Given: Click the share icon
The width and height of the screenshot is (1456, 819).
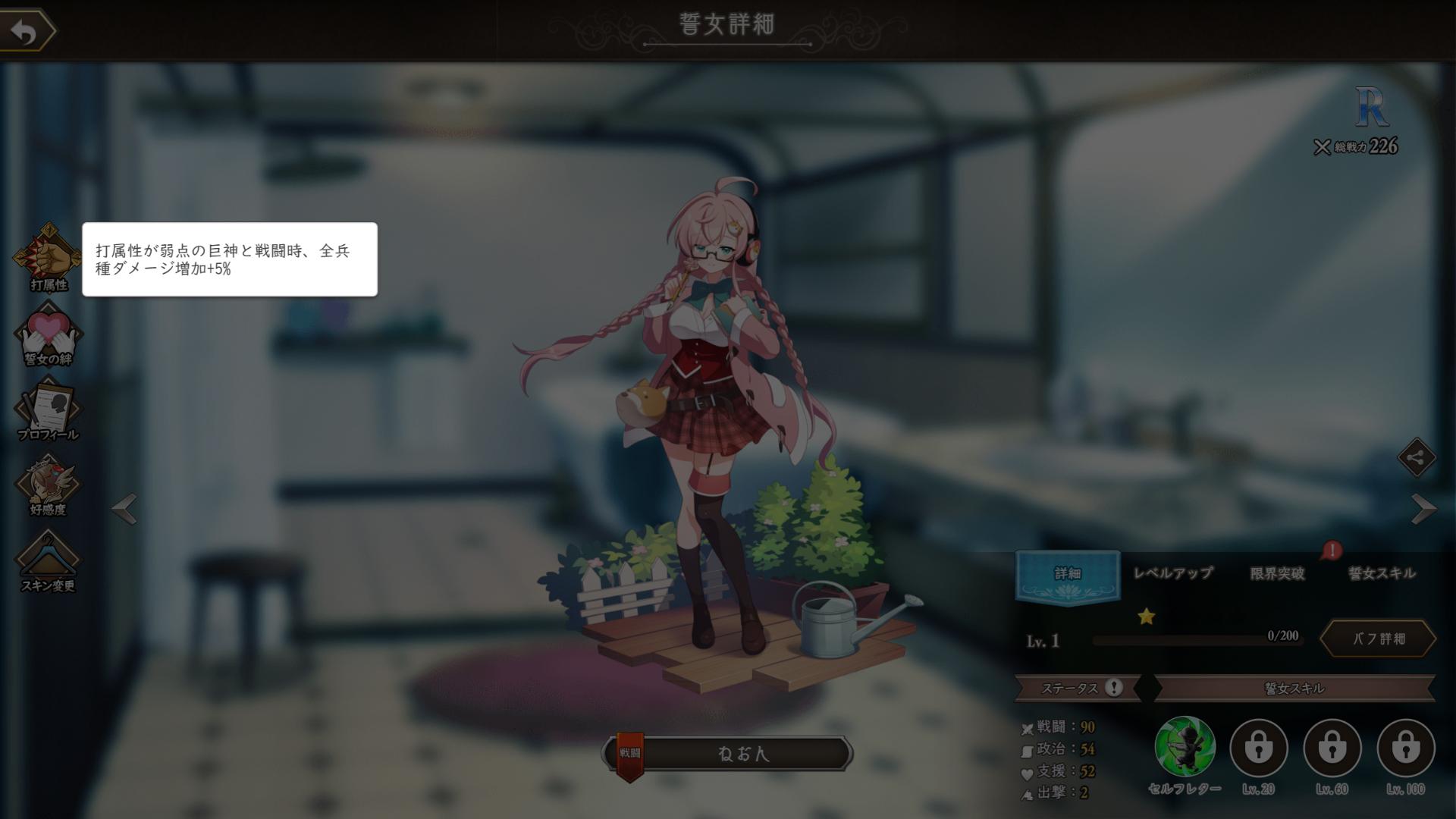Looking at the screenshot, I should (1417, 457).
